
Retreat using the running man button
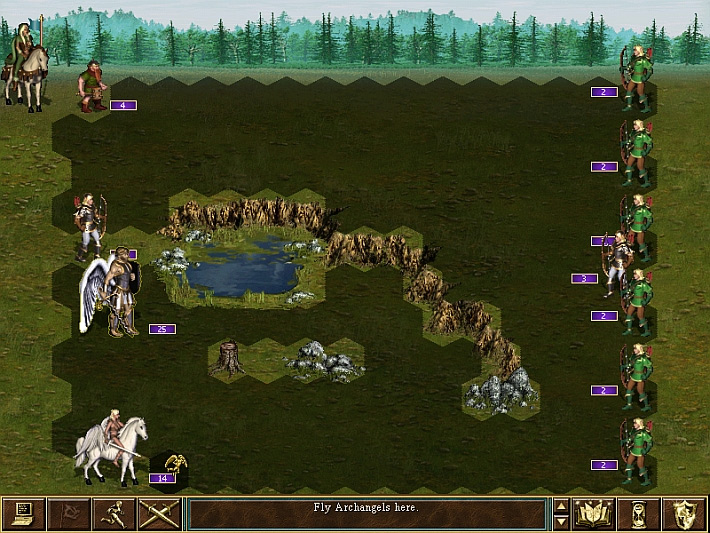coord(113,514)
